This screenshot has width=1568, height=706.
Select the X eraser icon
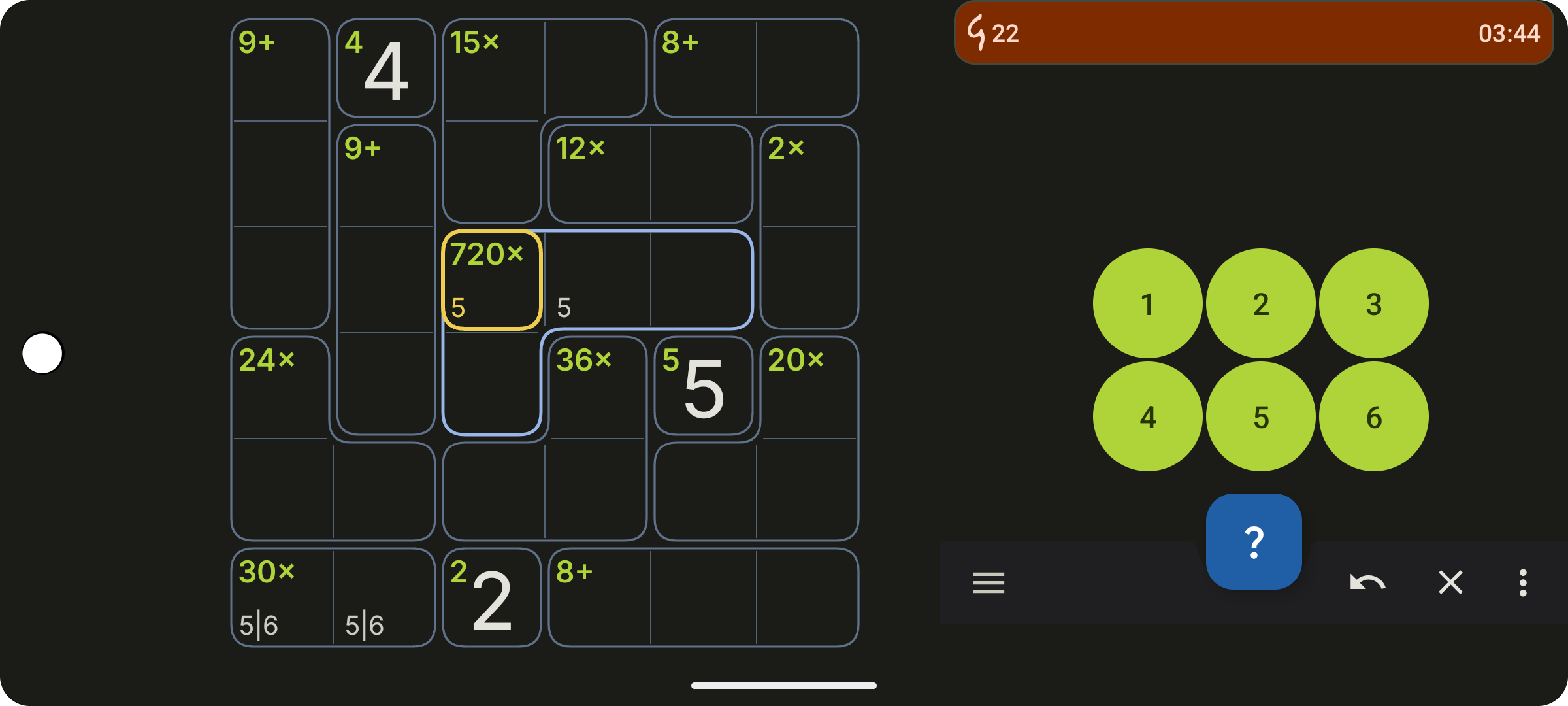click(x=1452, y=582)
